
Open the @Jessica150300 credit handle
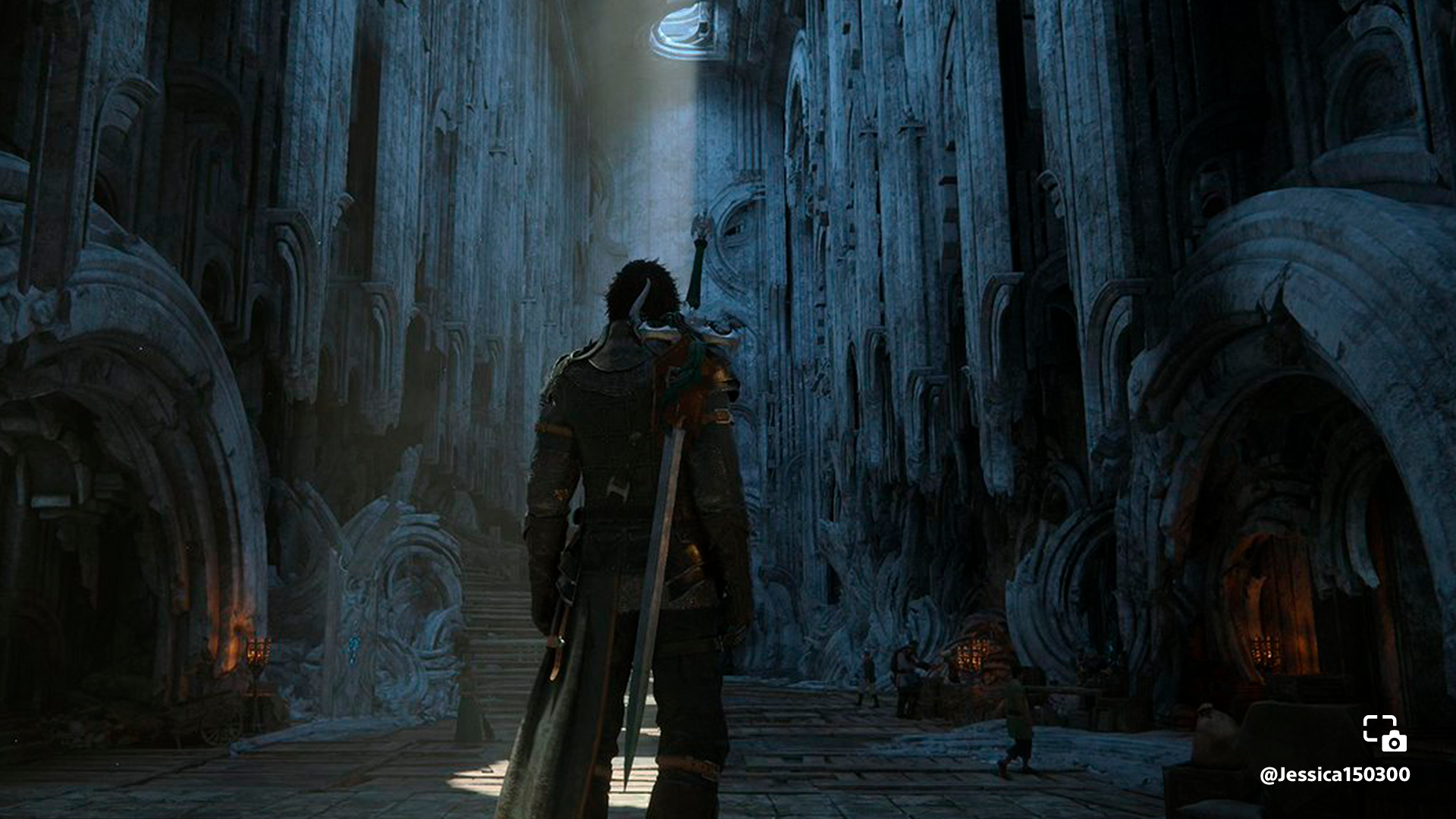[x=1334, y=775]
